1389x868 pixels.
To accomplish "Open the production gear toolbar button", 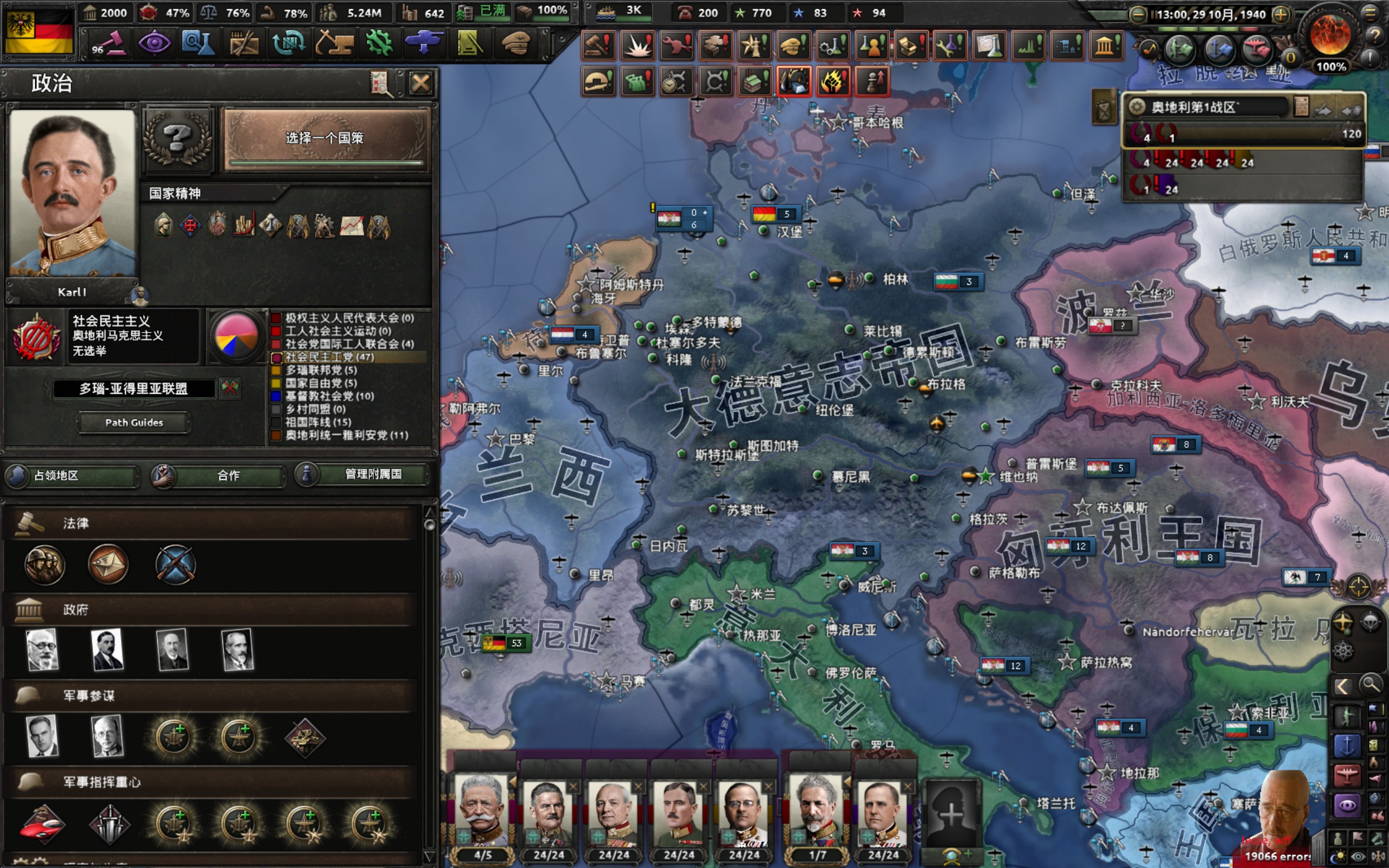I will pyautogui.click(x=379, y=43).
